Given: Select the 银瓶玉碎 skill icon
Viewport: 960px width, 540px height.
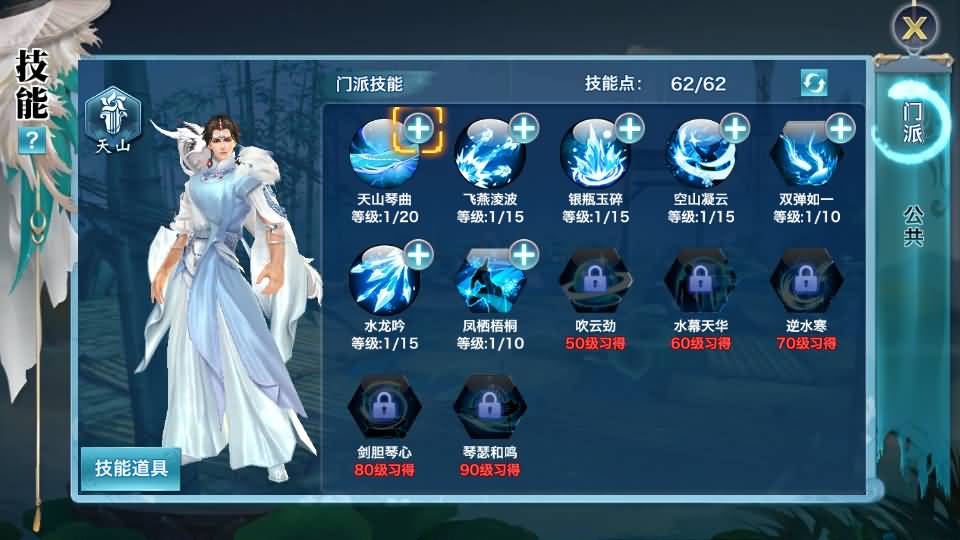Looking at the screenshot, I should 593,152.
